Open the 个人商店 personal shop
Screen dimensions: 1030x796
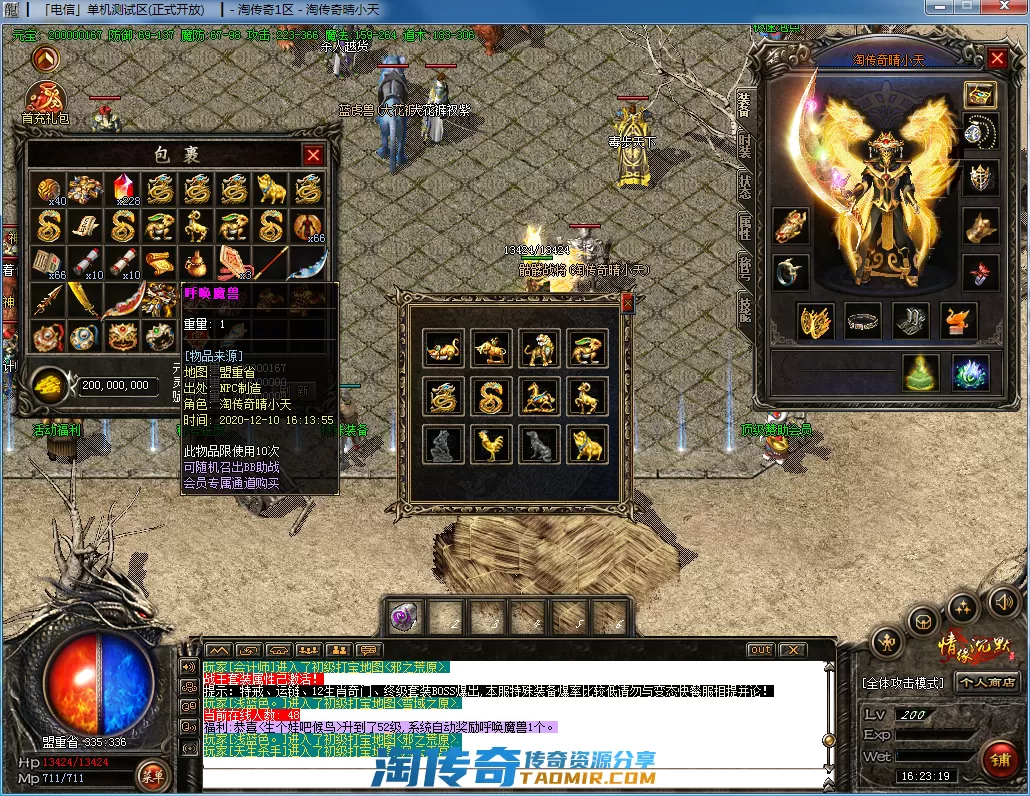[987, 682]
